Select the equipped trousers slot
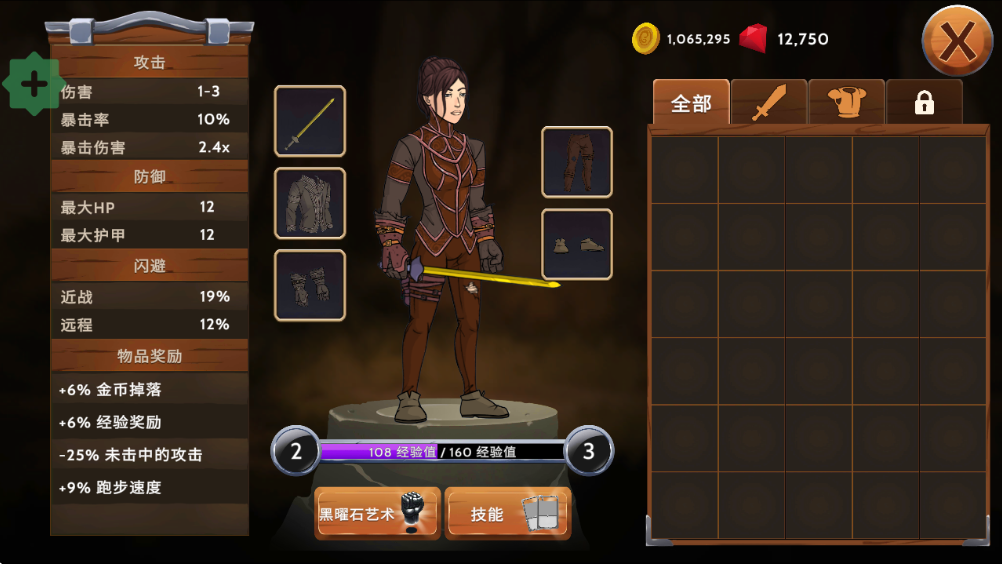This screenshot has width=1002, height=564. coord(577,162)
